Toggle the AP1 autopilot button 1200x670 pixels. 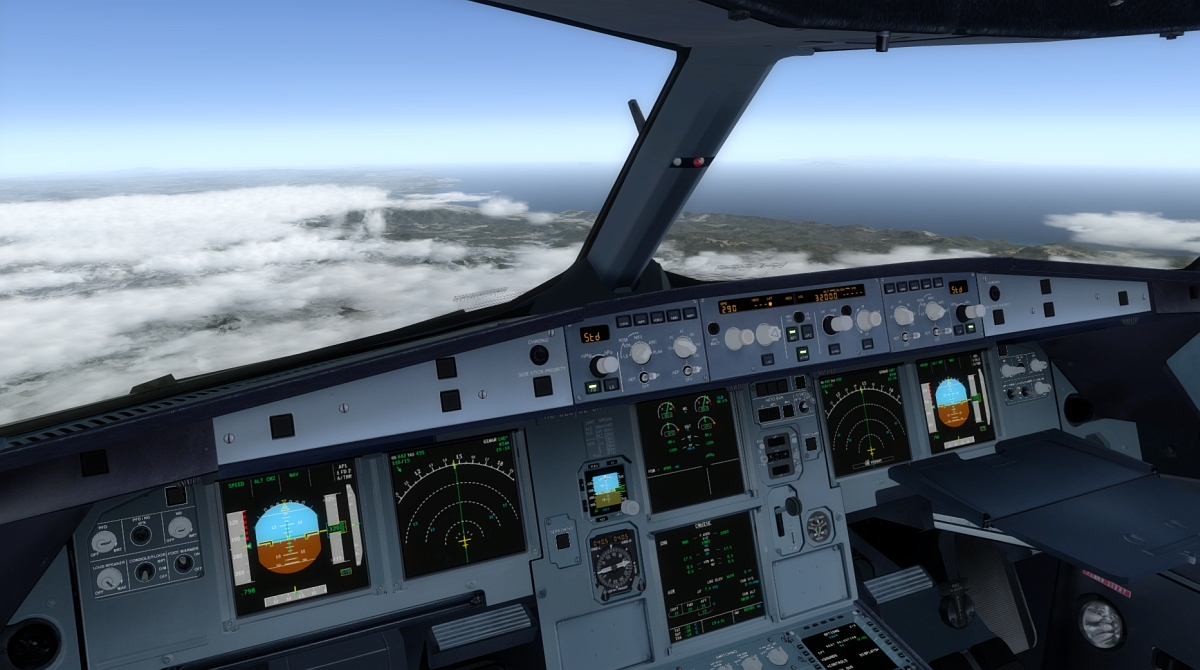click(x=790, y=334)
